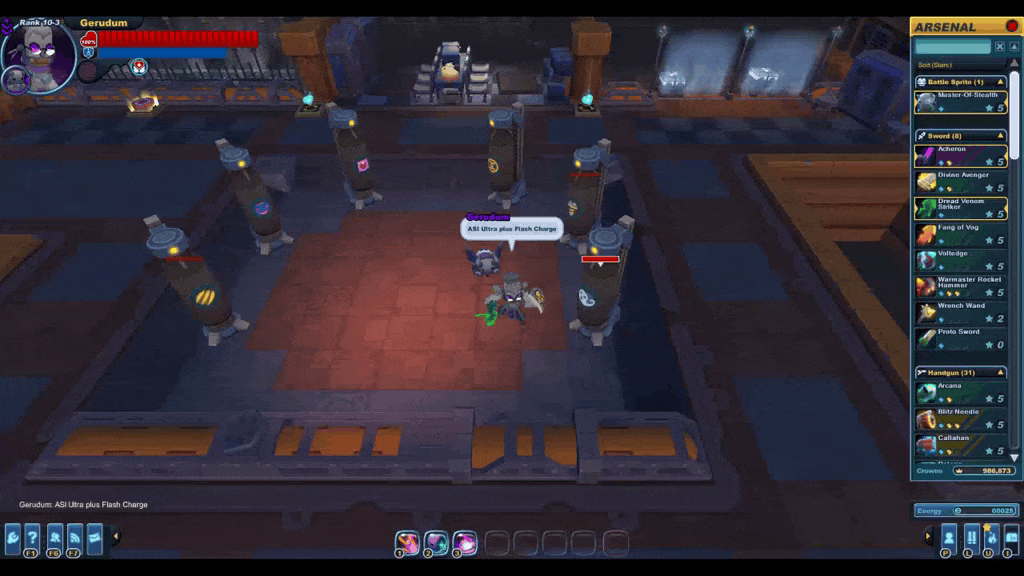1024x576 pixels.
Task: Collapse the Handgun category
Action: click(1001, 372)
